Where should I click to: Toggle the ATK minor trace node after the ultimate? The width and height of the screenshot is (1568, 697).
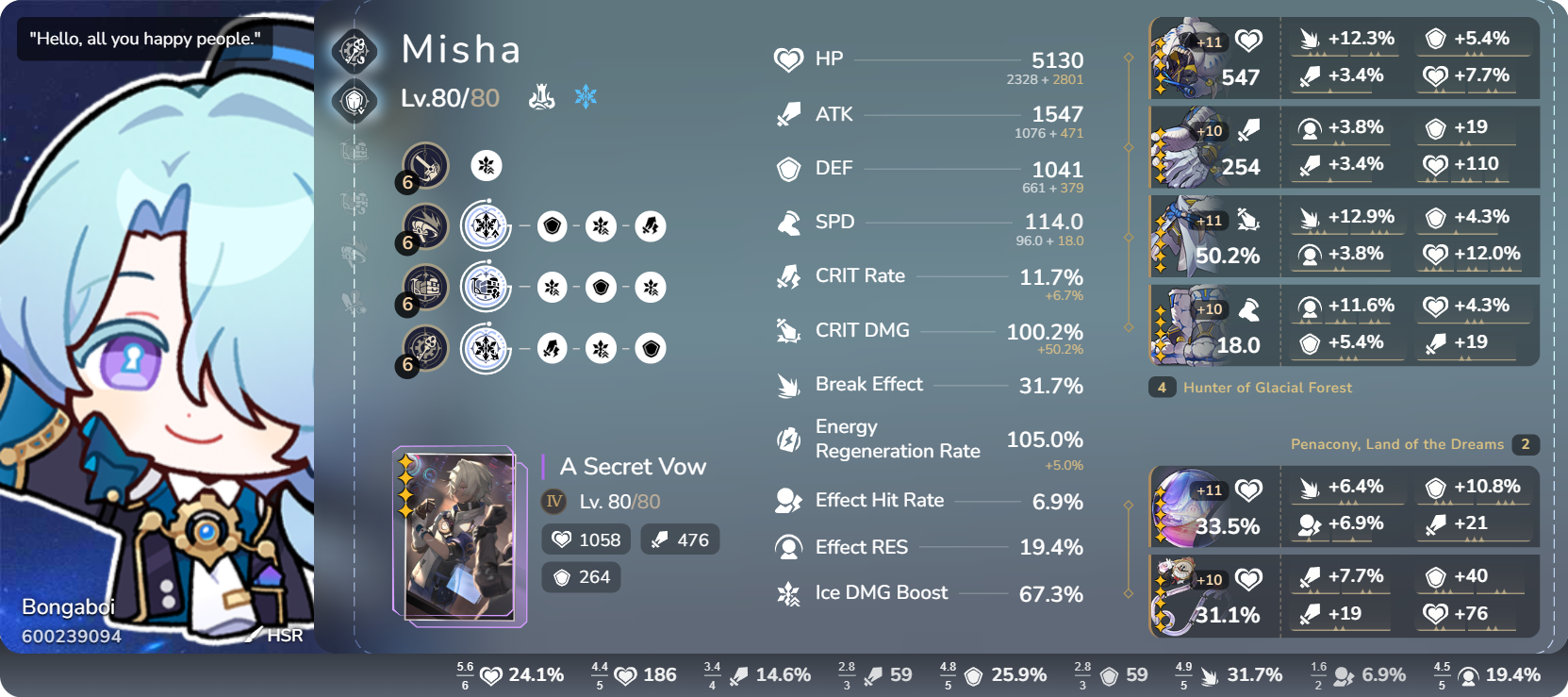click(553, 348)
